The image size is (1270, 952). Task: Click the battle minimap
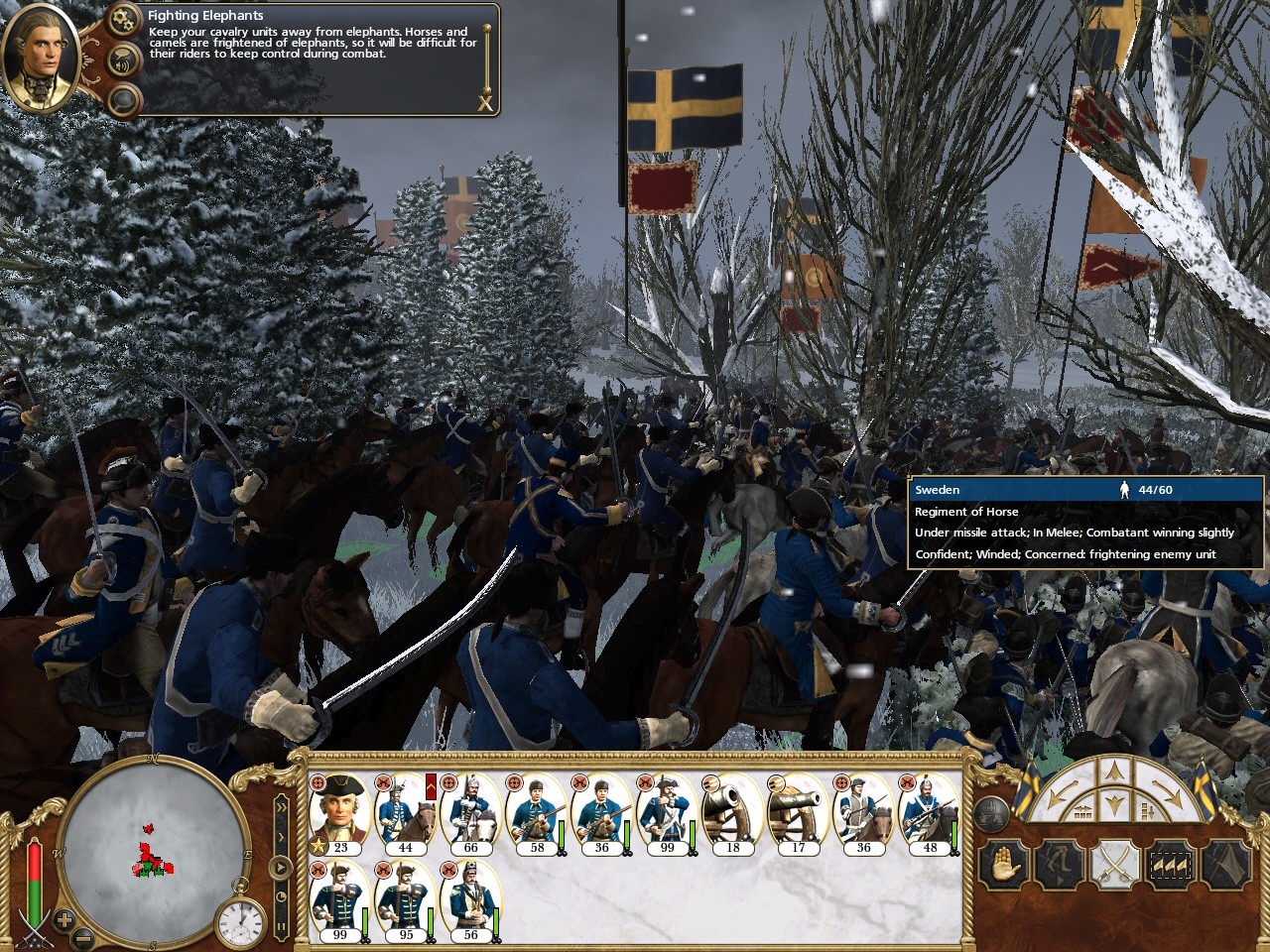[x=154, y=851]
